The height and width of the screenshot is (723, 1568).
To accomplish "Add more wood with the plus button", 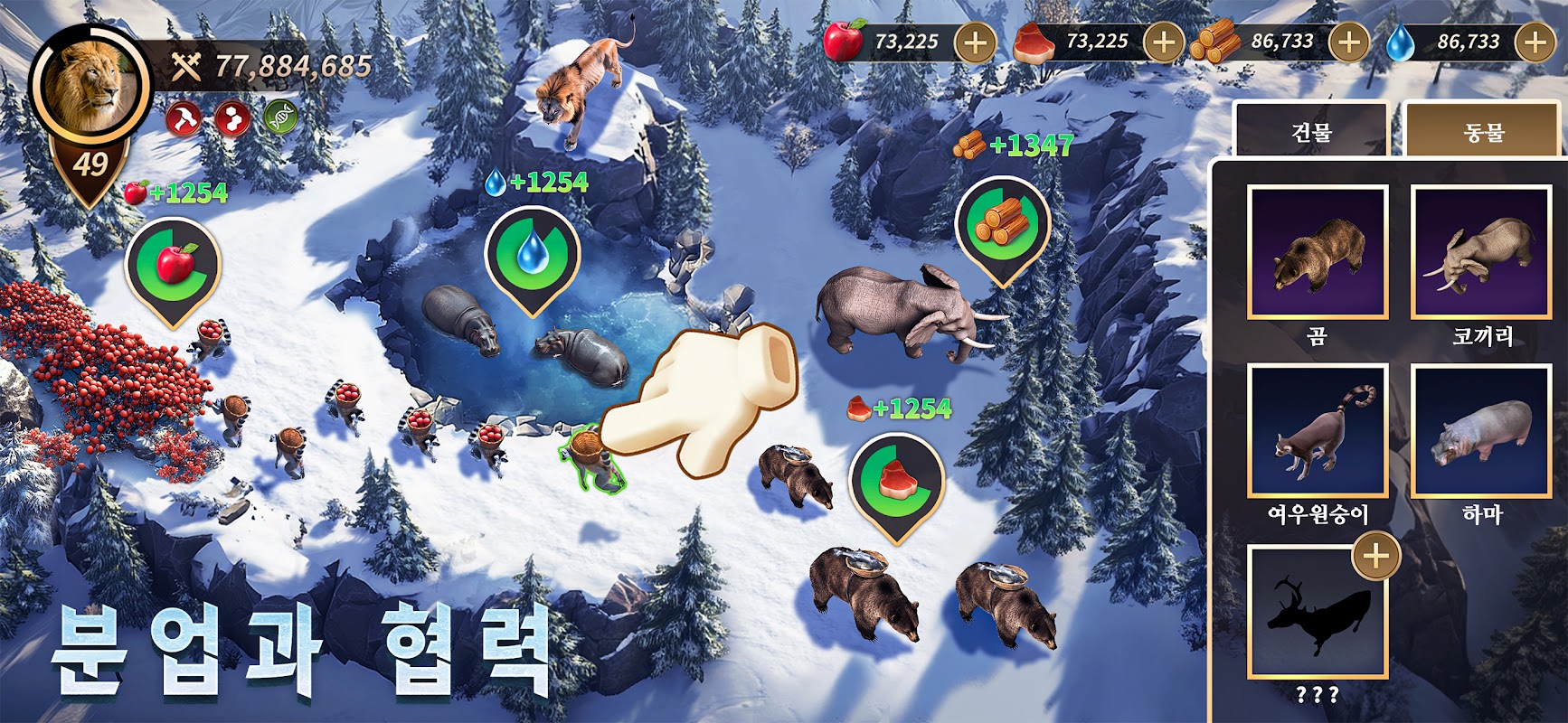I will (x=1348, y=42).
